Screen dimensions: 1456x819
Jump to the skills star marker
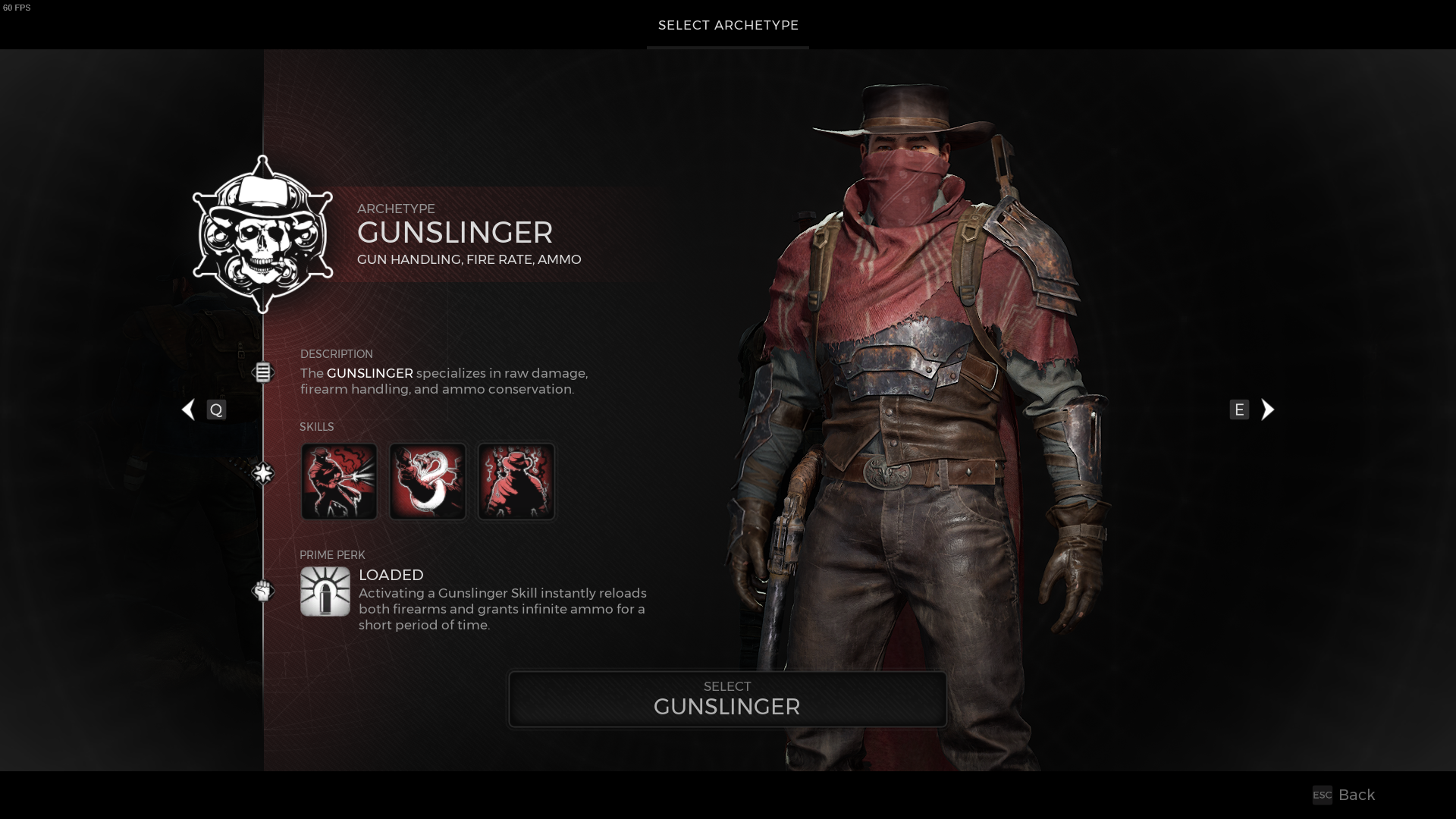point(262,473)
